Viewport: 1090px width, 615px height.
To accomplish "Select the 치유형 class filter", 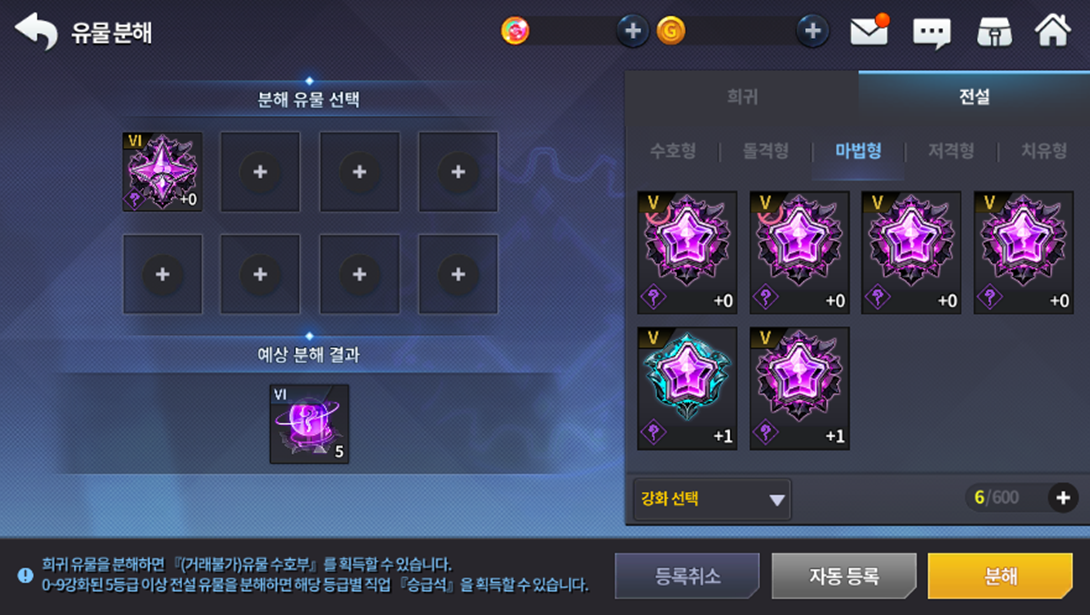I will point(1043,151).
